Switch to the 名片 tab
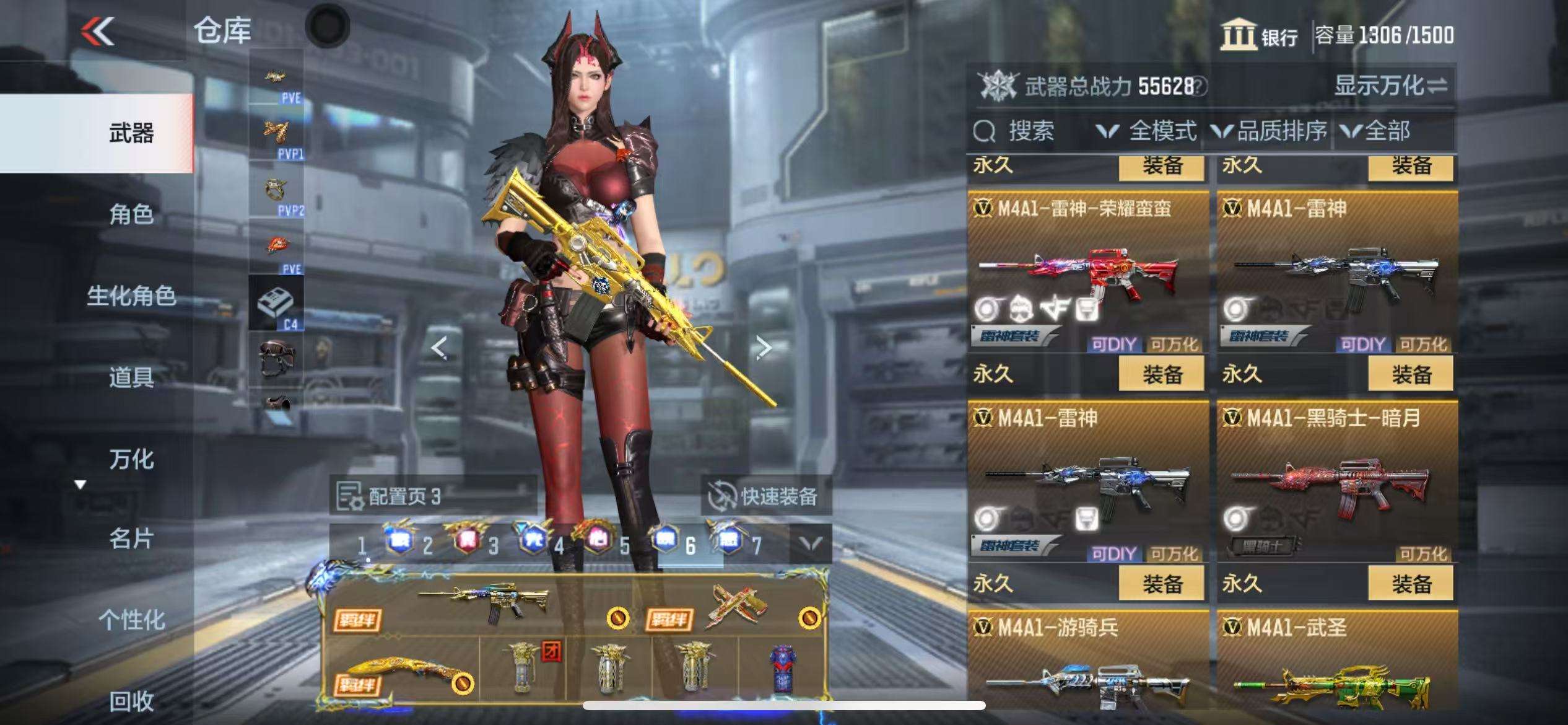1568x725 pixels. pos(131,539)
